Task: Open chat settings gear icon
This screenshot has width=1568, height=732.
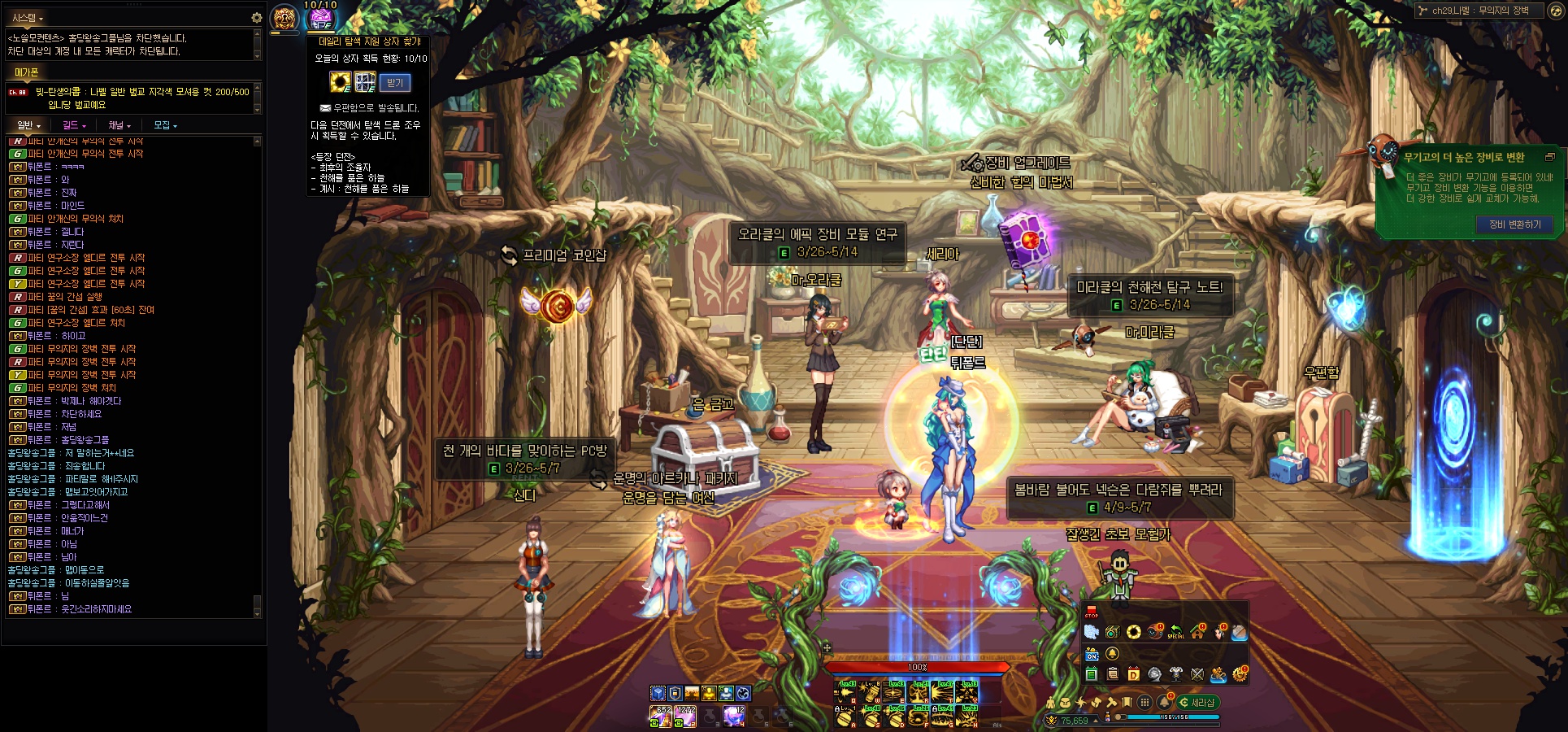Action: [x=256, y=17]
